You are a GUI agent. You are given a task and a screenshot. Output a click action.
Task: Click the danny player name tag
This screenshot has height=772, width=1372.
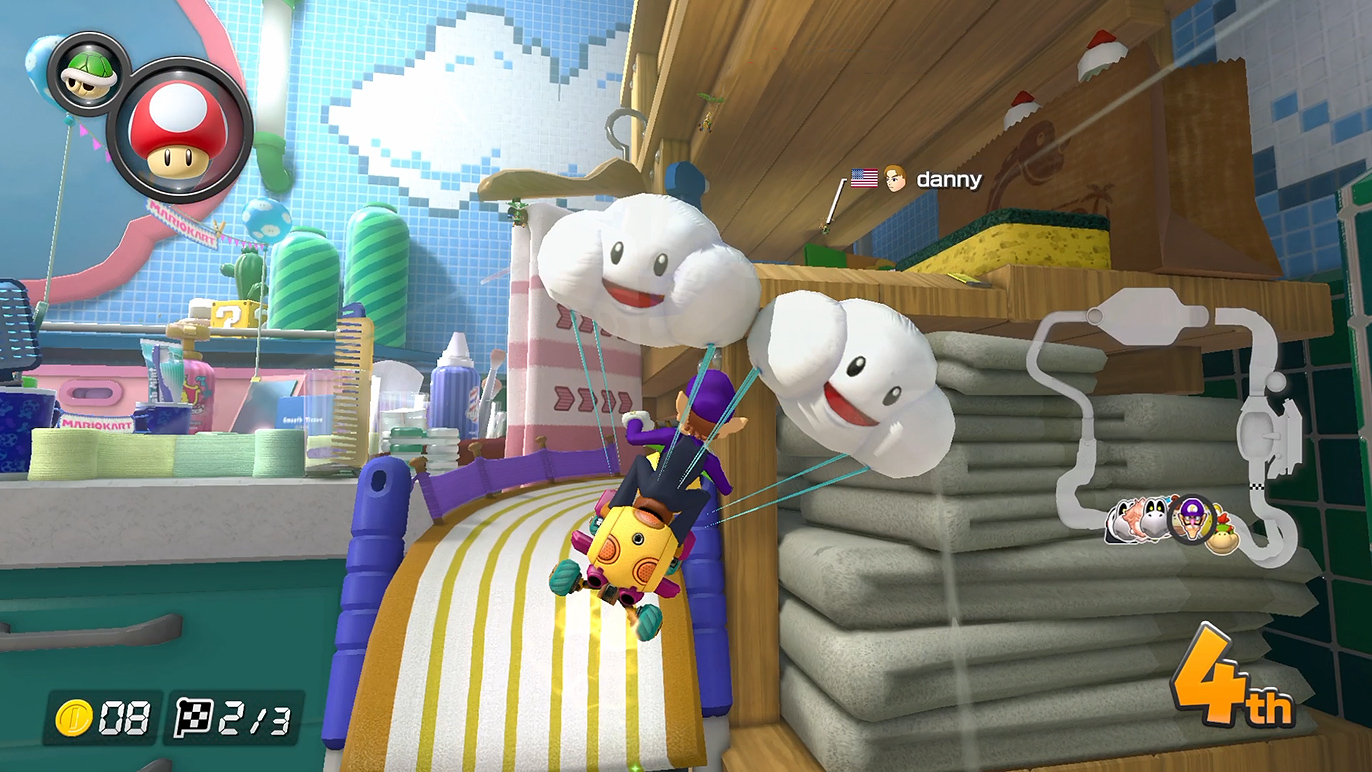[948, 180]
